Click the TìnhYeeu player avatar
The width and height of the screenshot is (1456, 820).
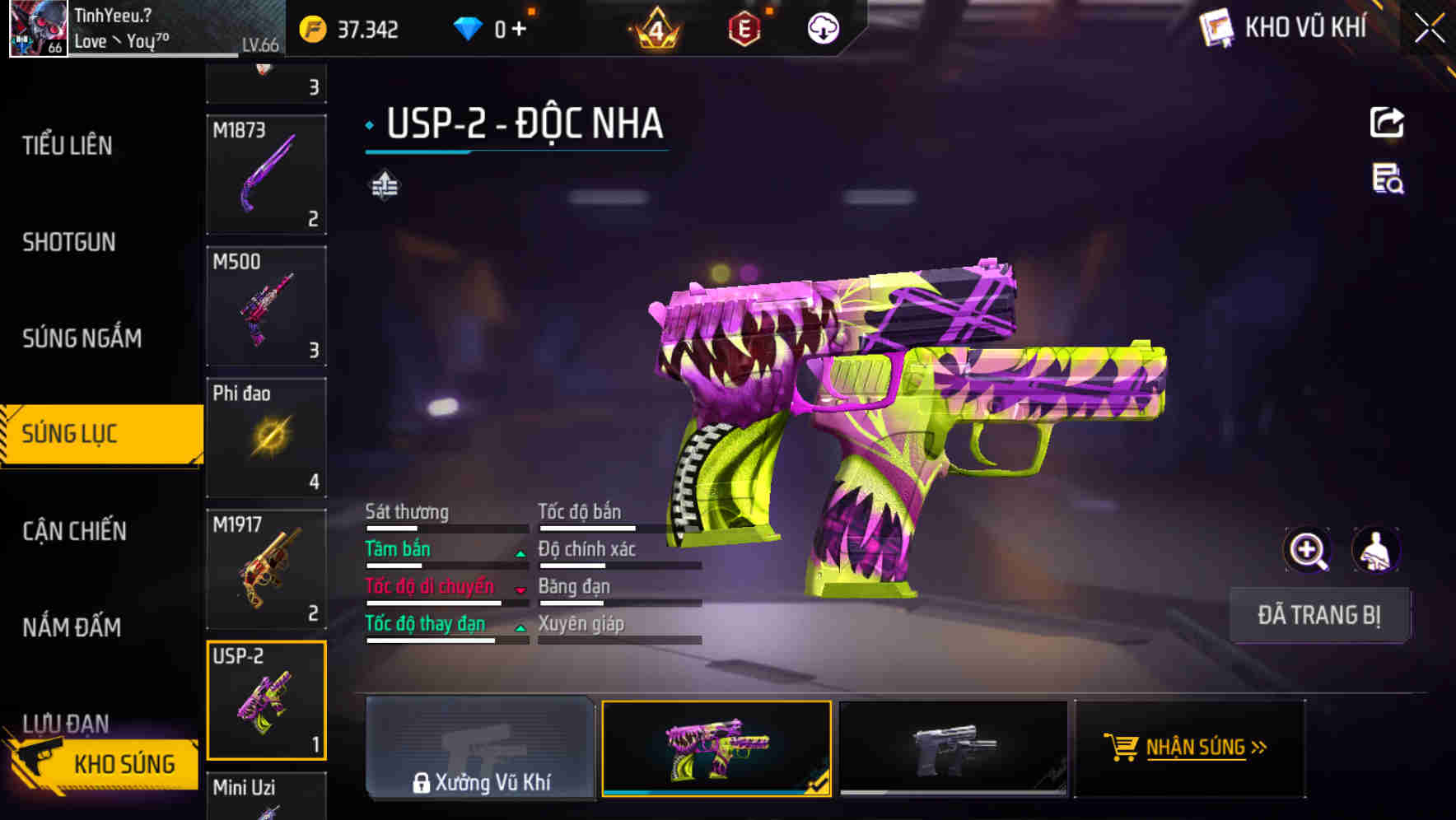tap(39, 30)
